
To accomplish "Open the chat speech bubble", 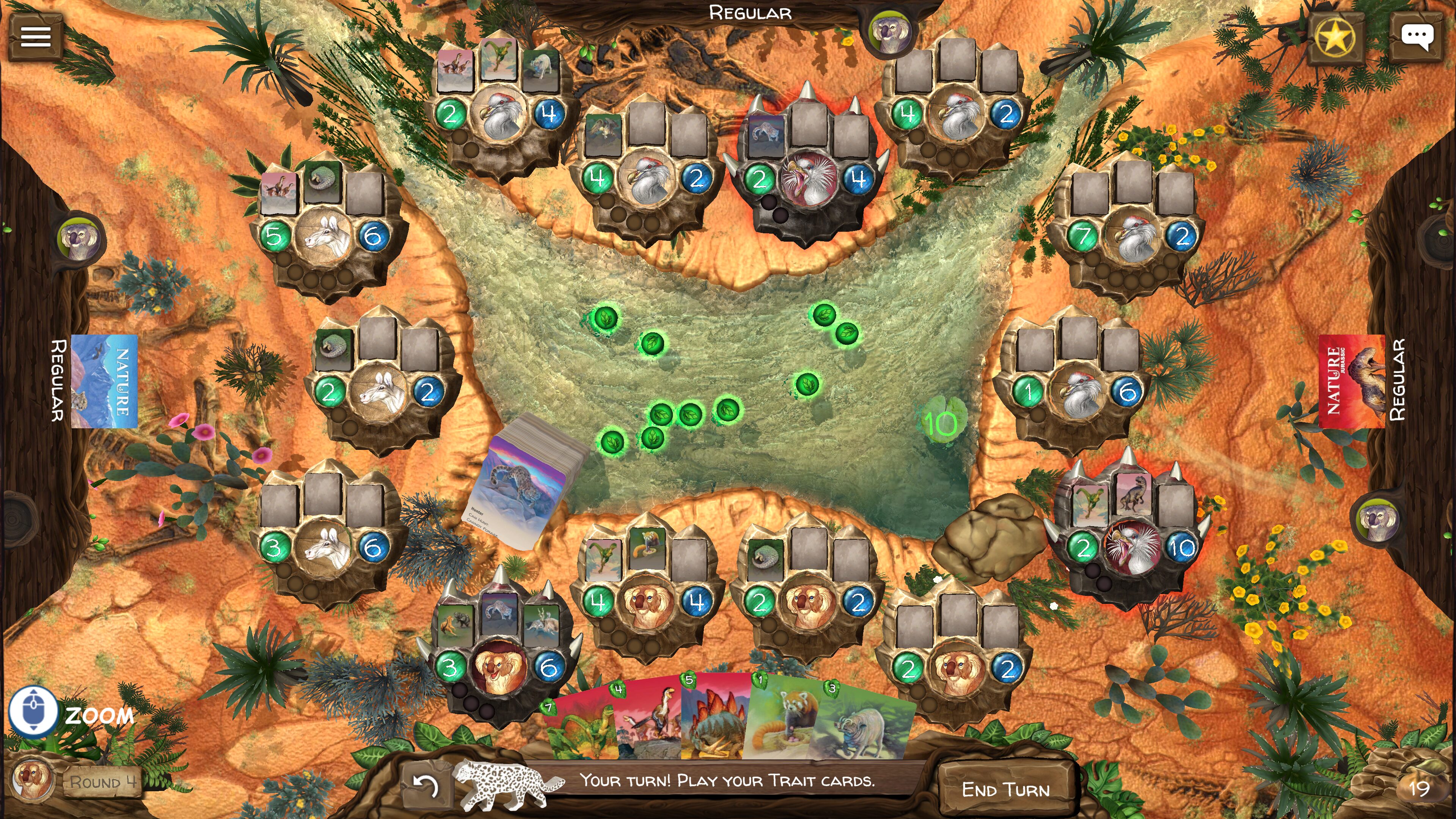I will (1417, 38).
